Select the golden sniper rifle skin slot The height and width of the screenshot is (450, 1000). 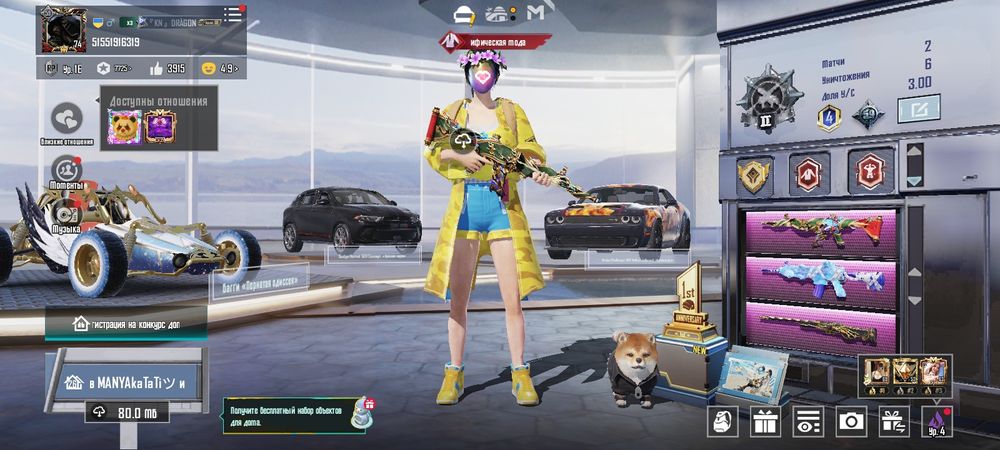[x=818, y=326]
